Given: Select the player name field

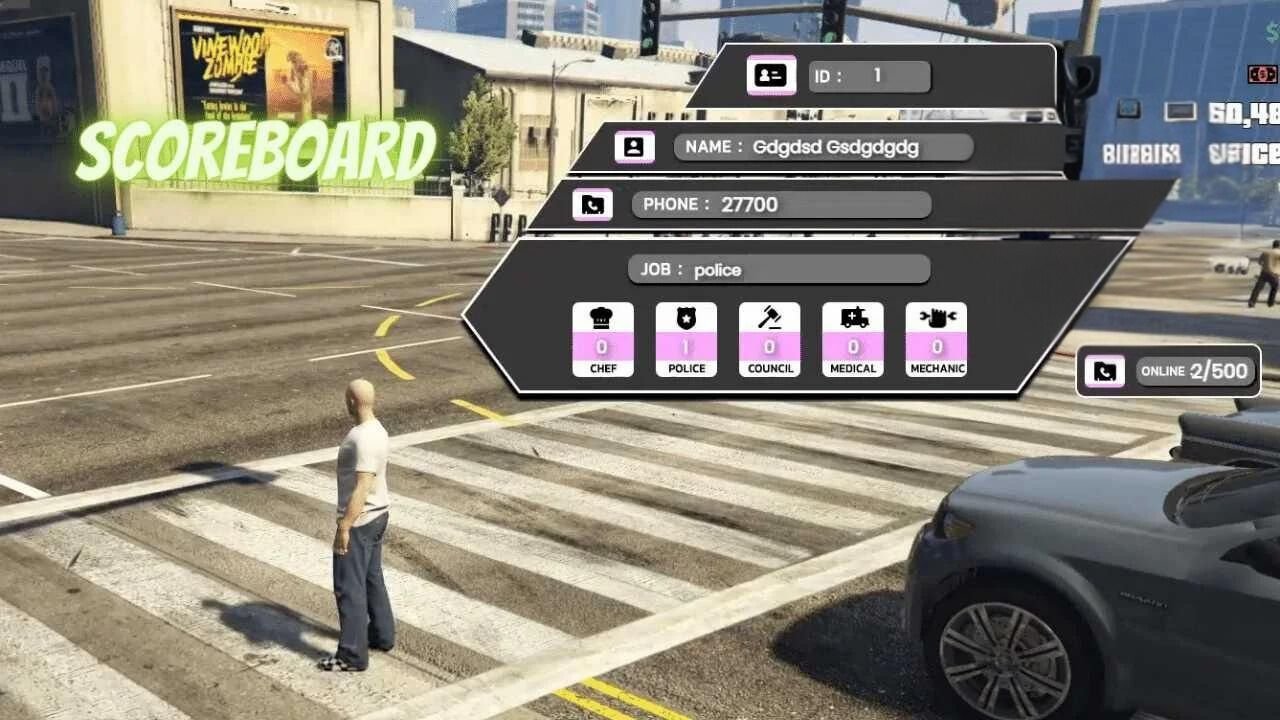Looking at the screenshot, I should coord(823,147).
